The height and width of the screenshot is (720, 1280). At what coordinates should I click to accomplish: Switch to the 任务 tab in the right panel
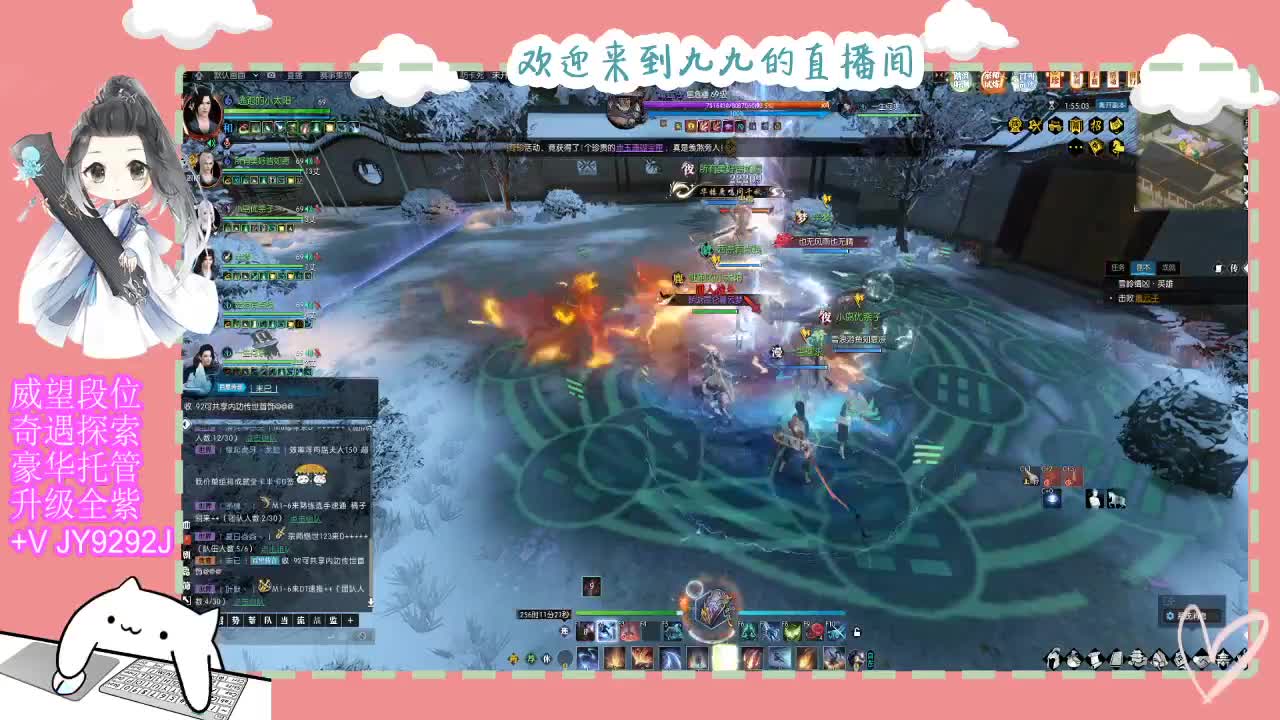click(x=1119, y=267)
